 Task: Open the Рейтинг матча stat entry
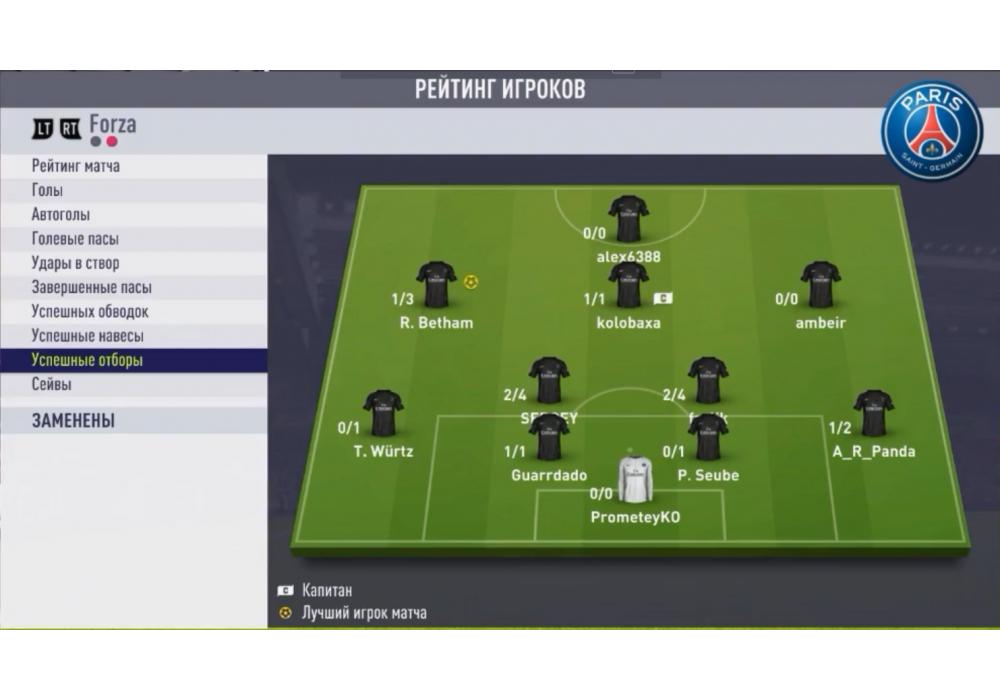point(76,166)
